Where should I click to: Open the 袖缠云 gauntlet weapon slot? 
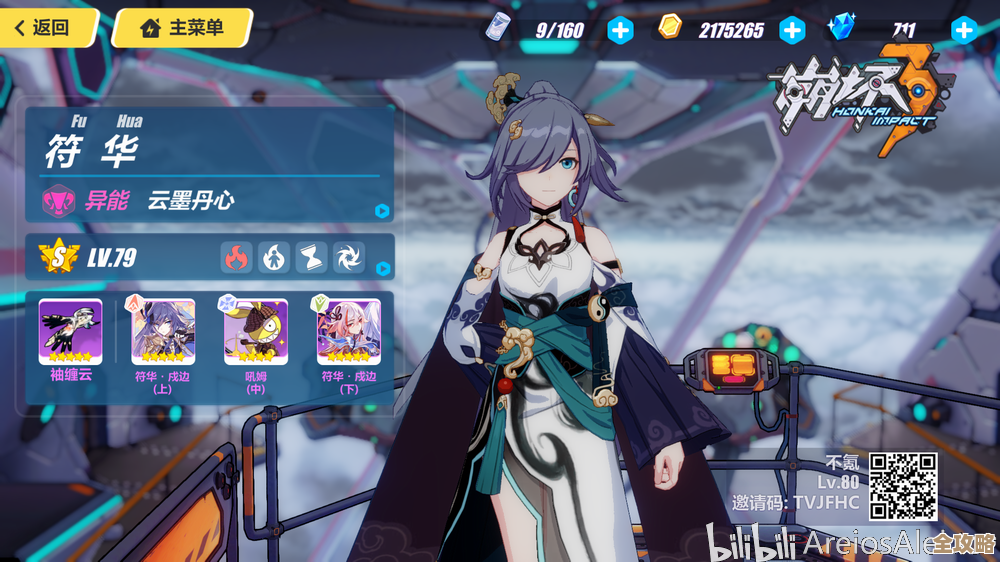tap(70, 332)
